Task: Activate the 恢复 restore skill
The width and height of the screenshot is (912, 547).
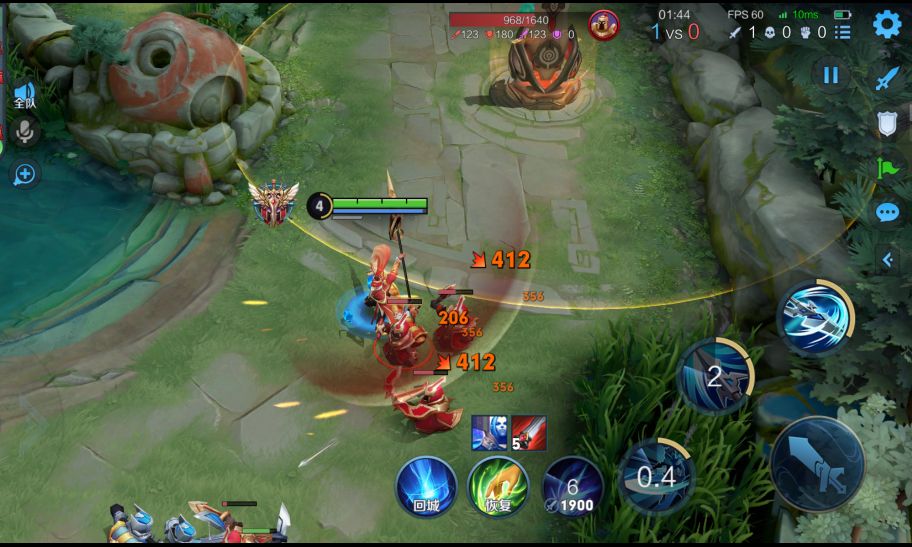Action: (x=498, y=486)
